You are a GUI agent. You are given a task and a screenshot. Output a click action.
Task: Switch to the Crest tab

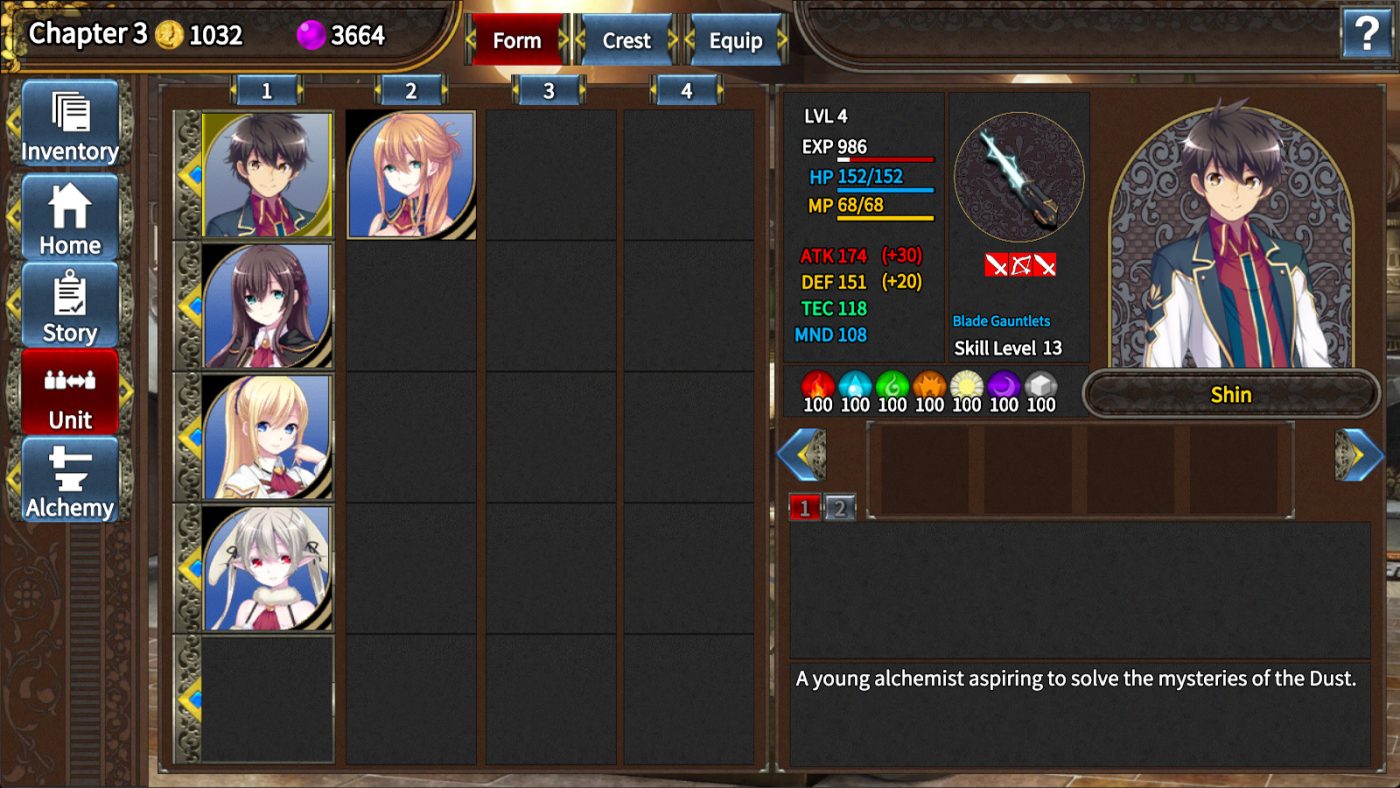click(625, 40)
